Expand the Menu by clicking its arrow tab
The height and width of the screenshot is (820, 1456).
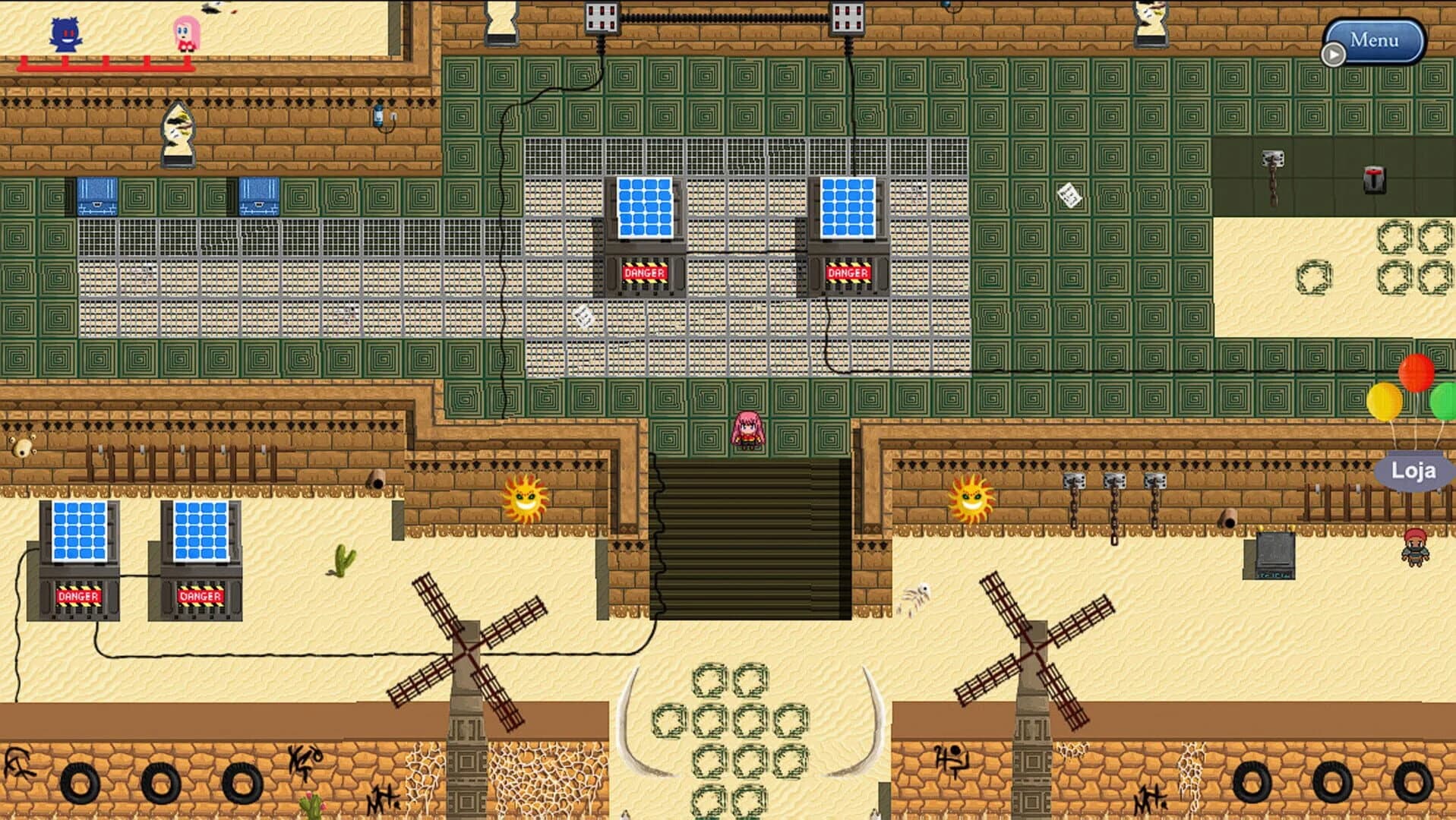(1334, 54)
